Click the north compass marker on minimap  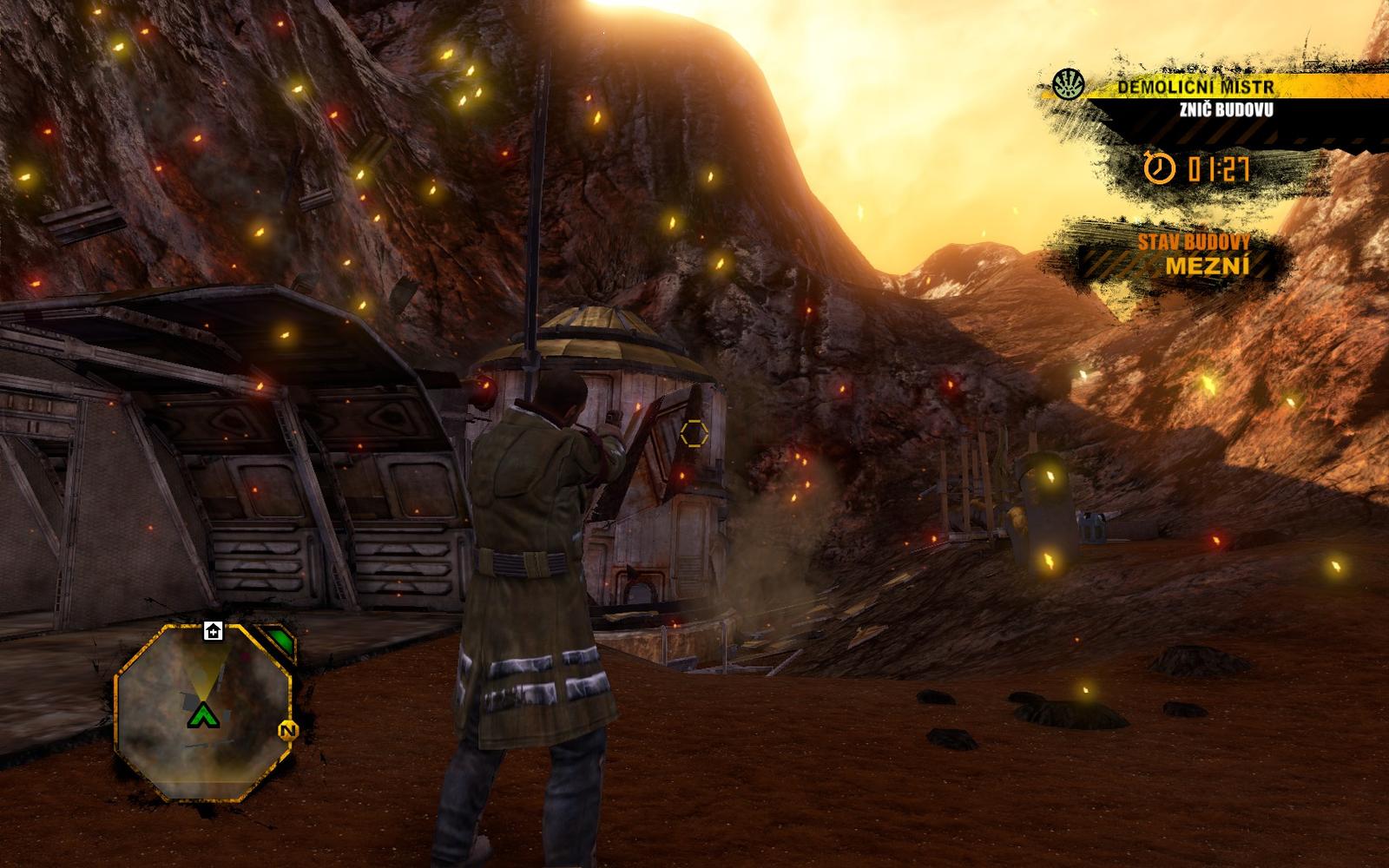[x=287, y=731]
